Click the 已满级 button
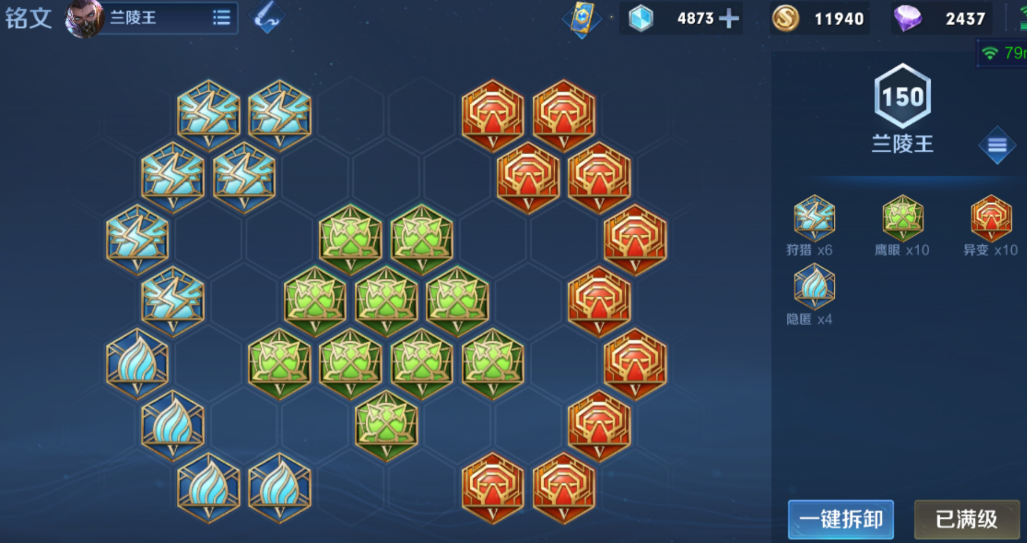 [965, 519]
